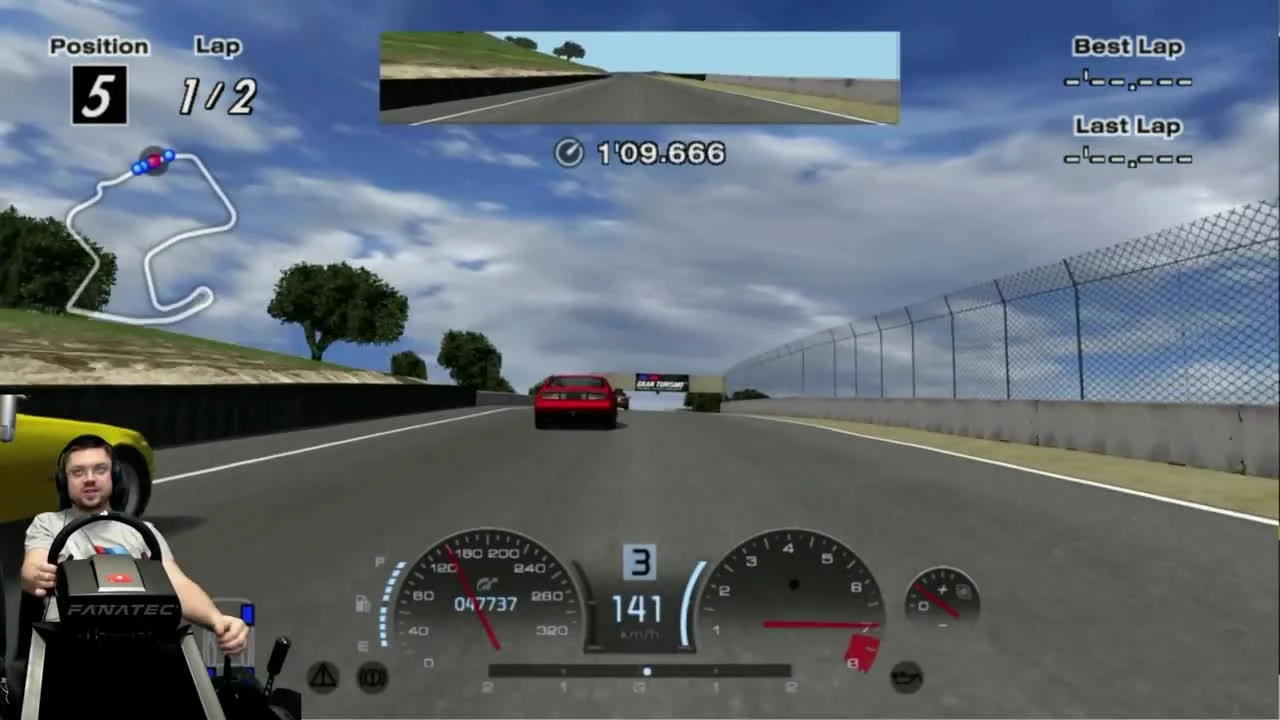Open the Best Lap display
The image size is (1280, 720).
pyautogui.click(x=1127, y=60)
